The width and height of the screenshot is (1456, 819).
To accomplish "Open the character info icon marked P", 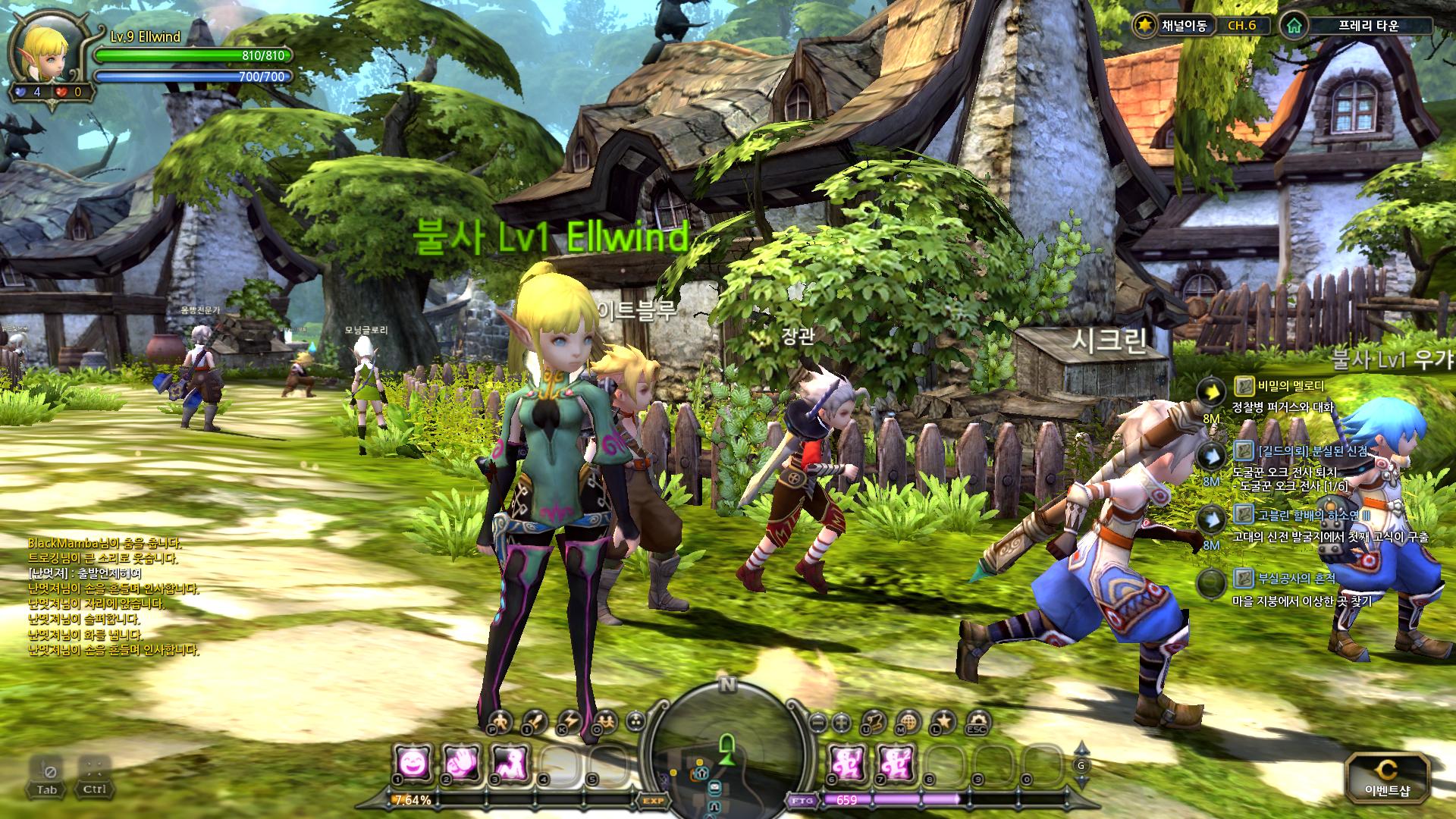I will click(x=500, y=722).
